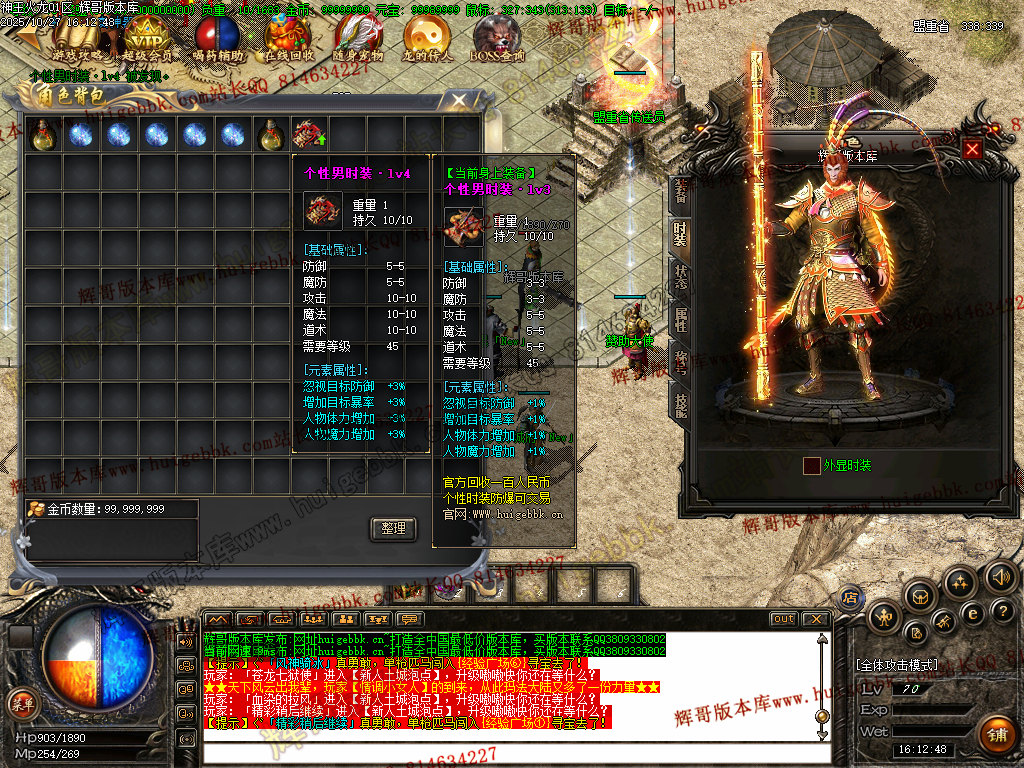Open the 游戏攻略 game guide icon
Screen dimensions: 1024x768
pyautogui.click(x=79, y=40)
